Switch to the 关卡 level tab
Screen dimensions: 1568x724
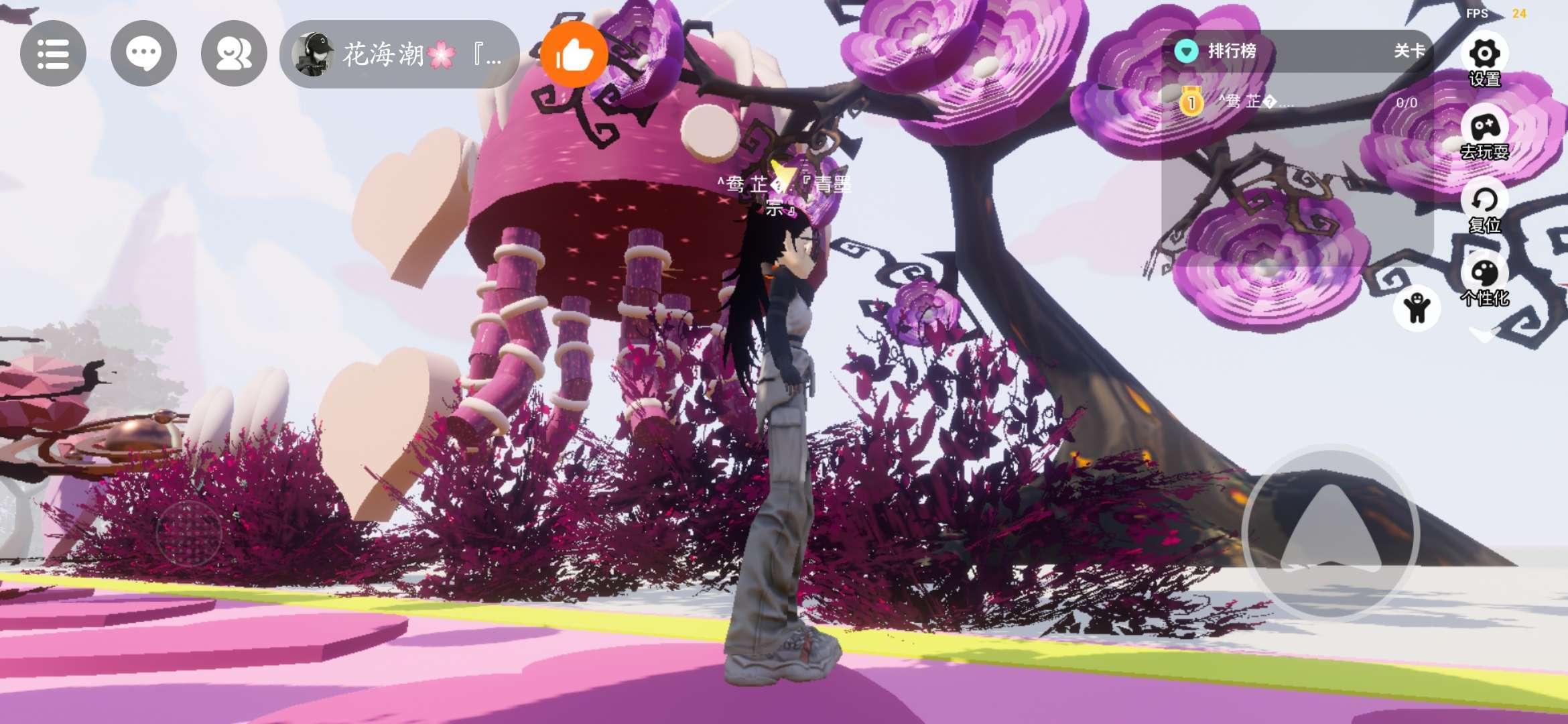pyautogui.click(x=1409, y=51)
